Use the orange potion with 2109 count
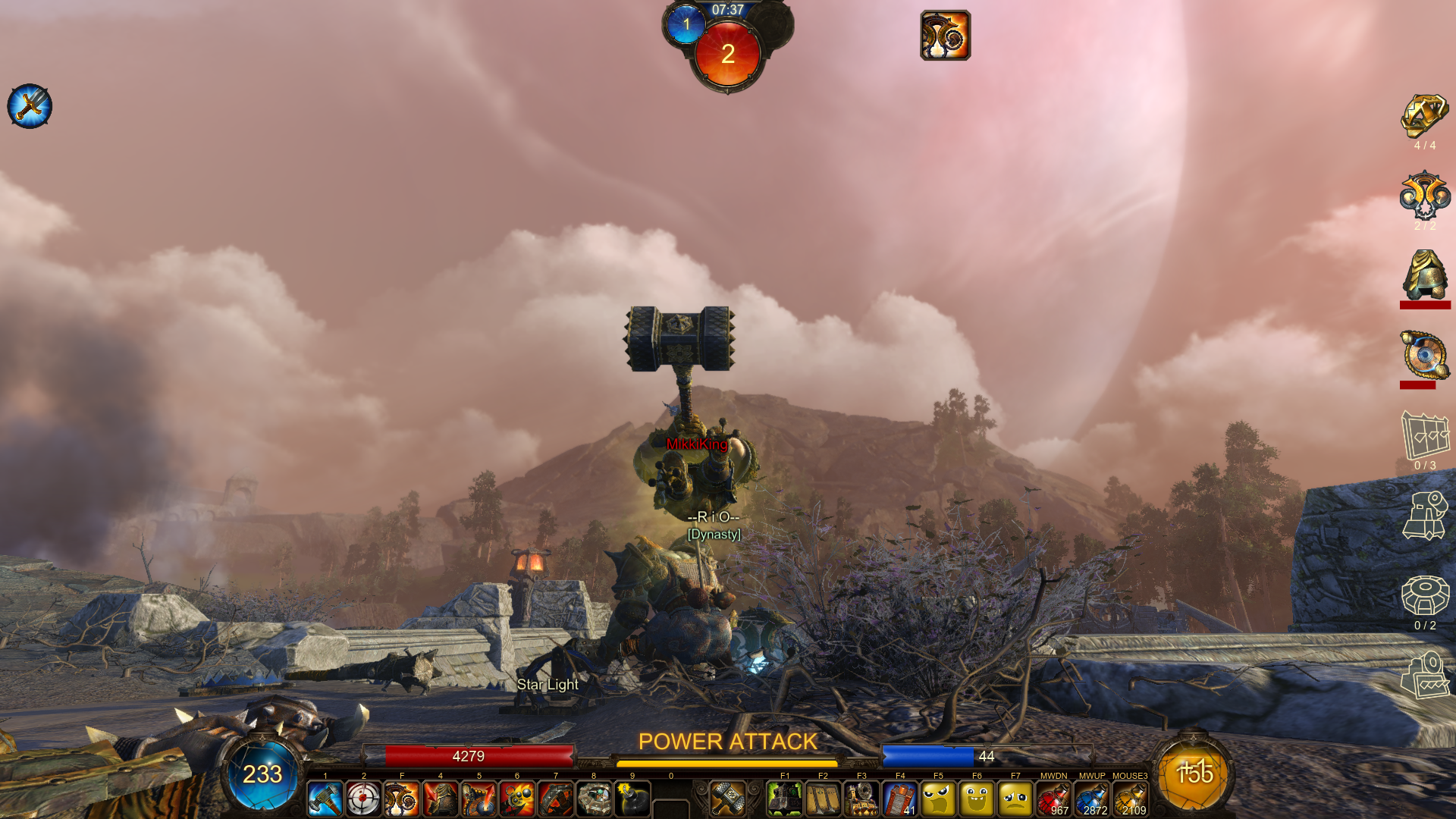The width and height of the screenshot is (1456, 819). tap(1130, 799)
